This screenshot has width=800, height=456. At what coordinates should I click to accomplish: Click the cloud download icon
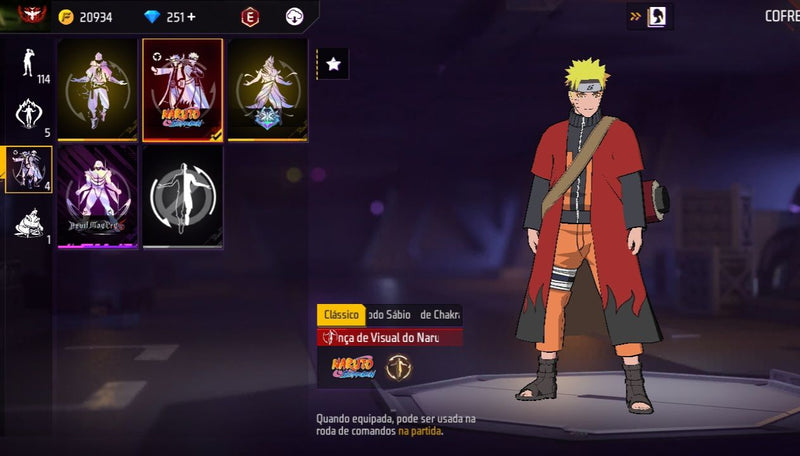click(294, 17)
